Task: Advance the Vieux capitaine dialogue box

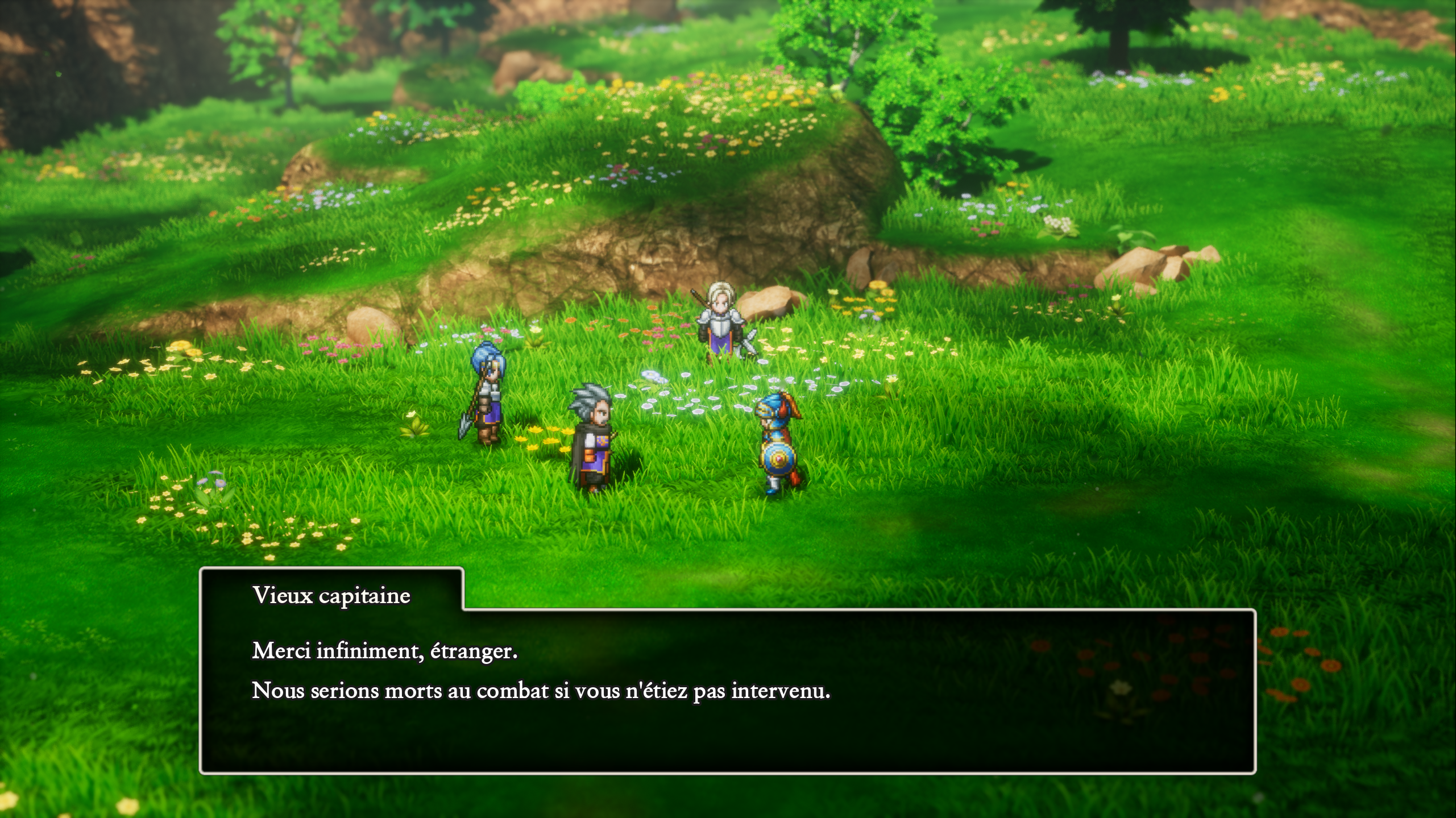Action: [x=727, y=690]
